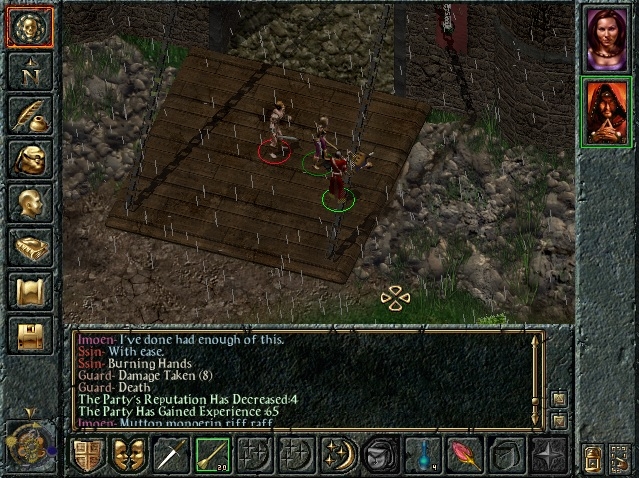The width and height of the screenshot is (639, 478).
Task: Open the spell casting moon-and-stars button
Action: (339, 456)
